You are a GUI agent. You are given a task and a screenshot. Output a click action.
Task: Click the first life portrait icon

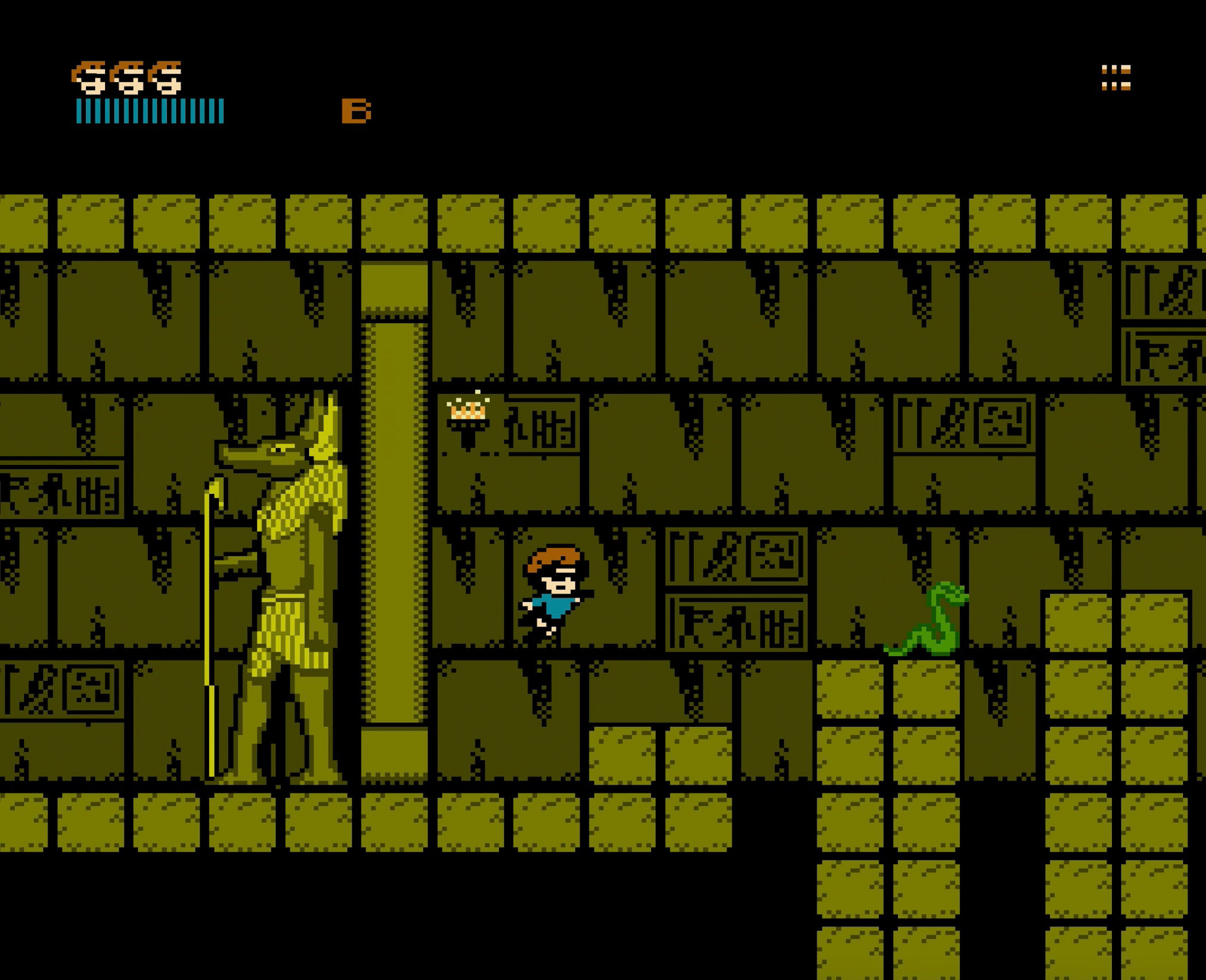89,78
